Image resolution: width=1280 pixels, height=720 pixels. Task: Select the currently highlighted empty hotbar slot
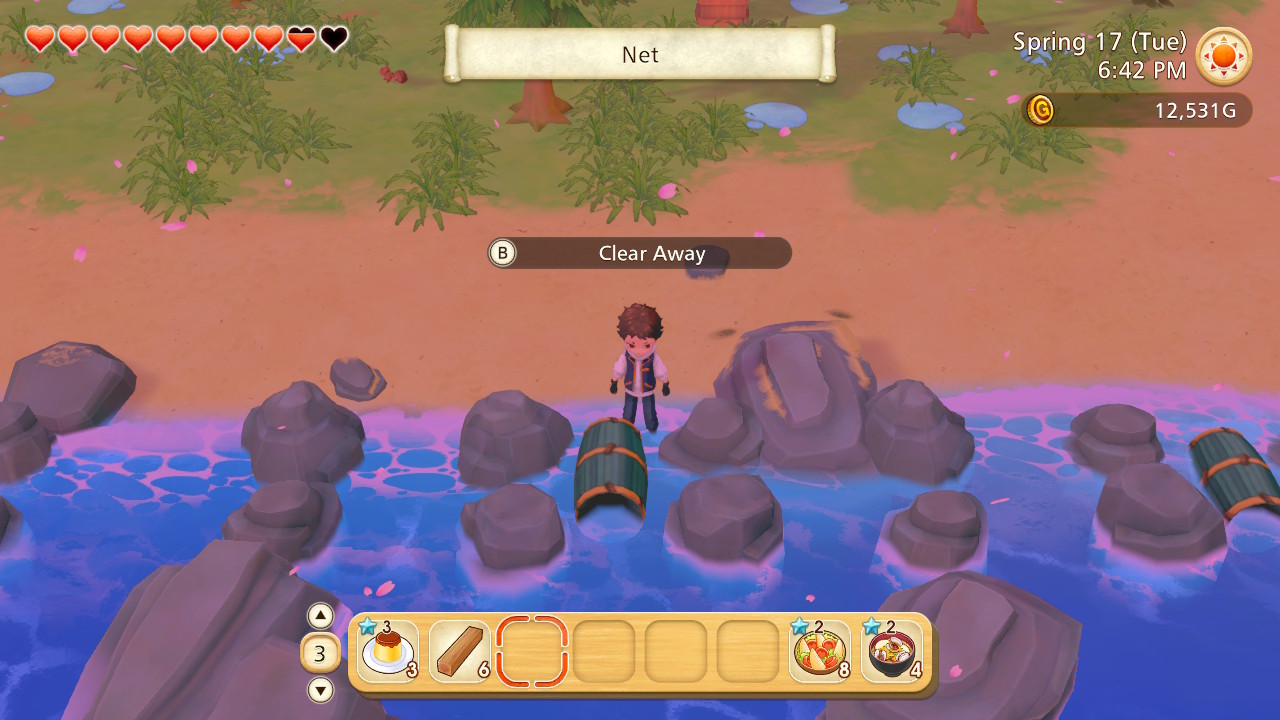click(x=530, y=652)
